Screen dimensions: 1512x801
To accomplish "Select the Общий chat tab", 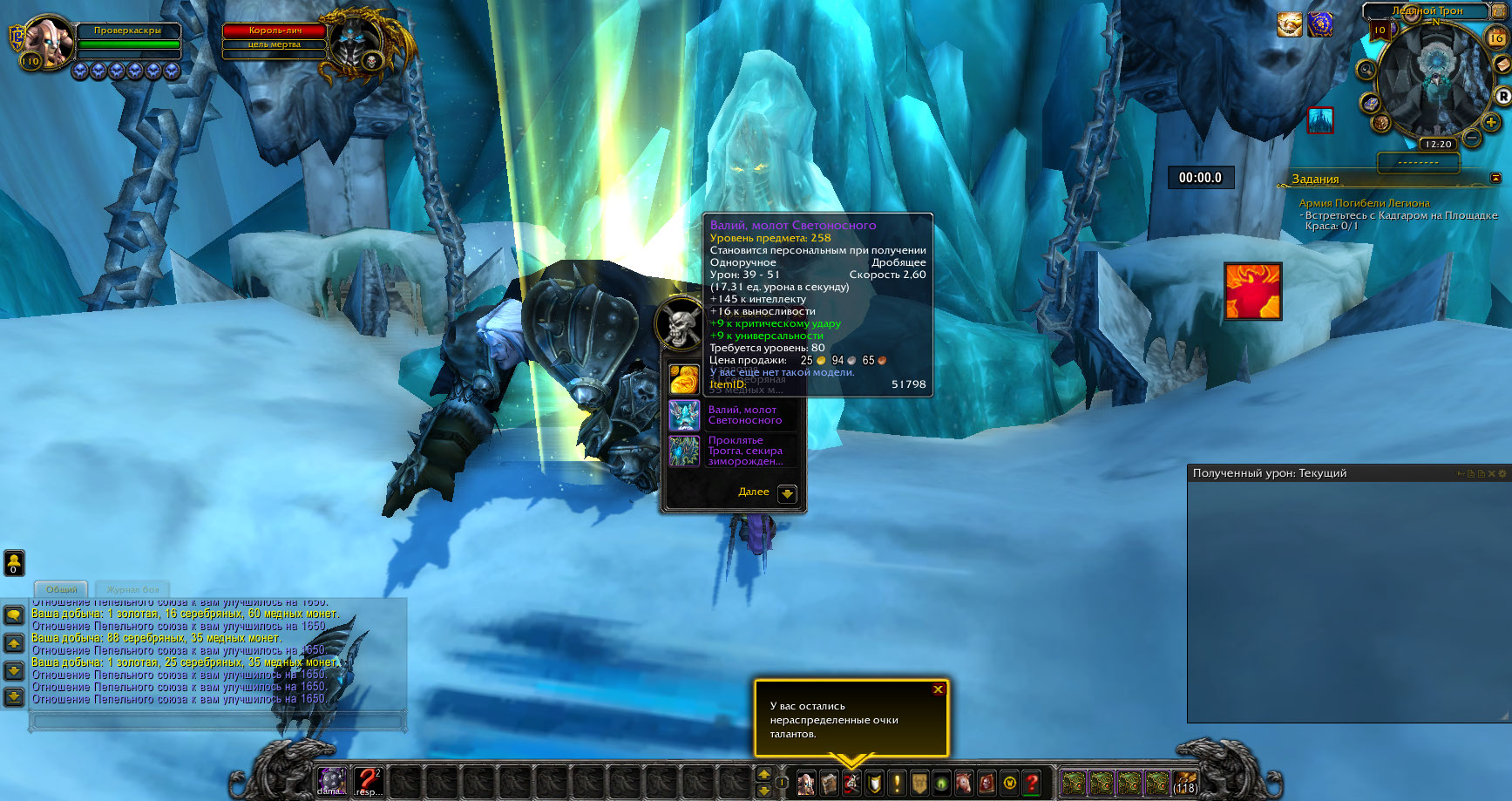I will point(61,590).
